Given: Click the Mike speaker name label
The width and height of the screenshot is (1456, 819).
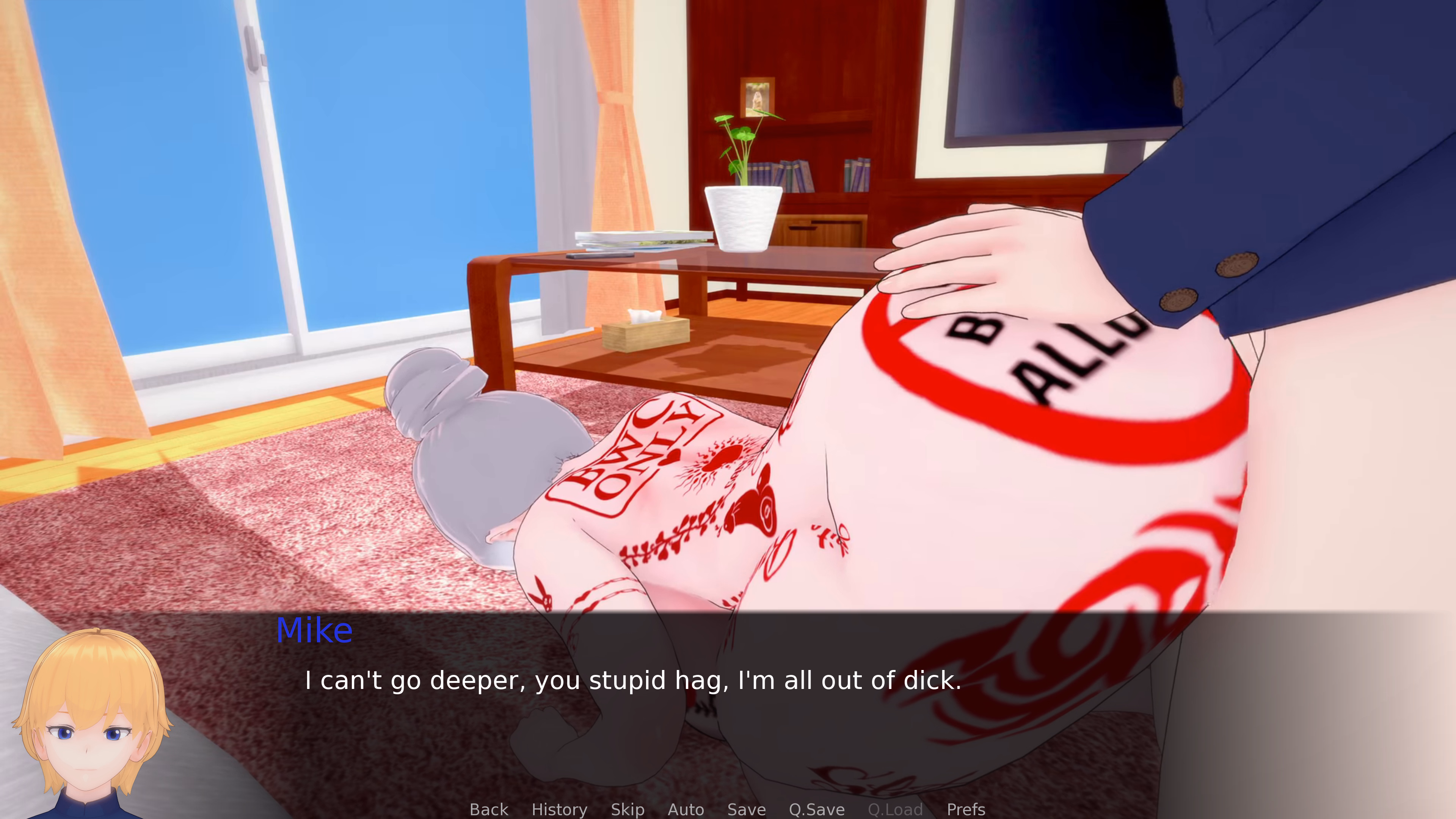Looking at the screenshot, I should [315, 630].
